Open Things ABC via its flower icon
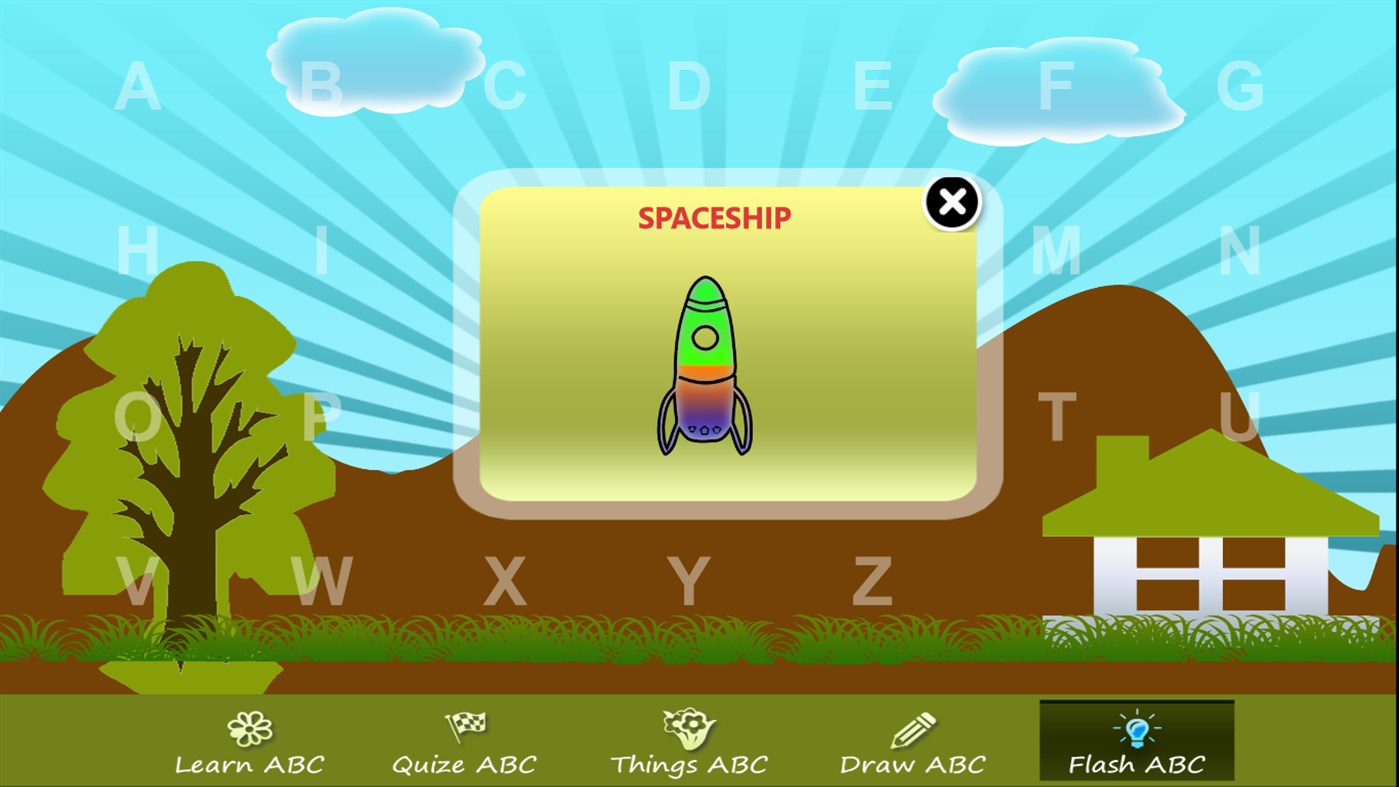 [x=687, y=725]
